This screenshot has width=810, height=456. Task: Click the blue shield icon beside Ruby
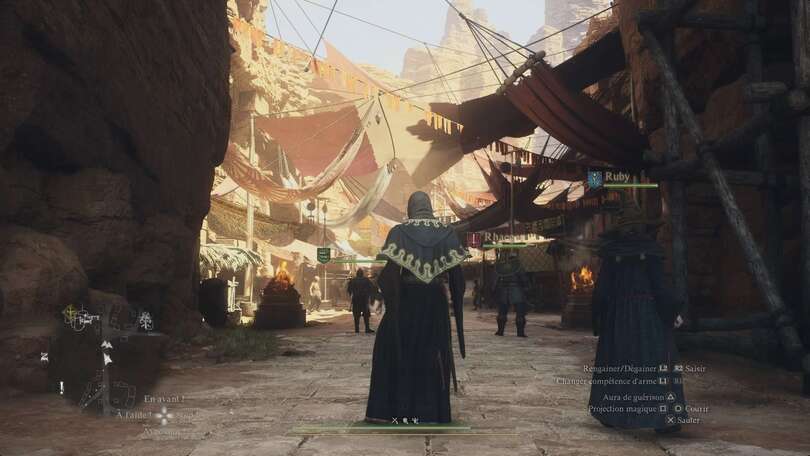pos(595,178)
